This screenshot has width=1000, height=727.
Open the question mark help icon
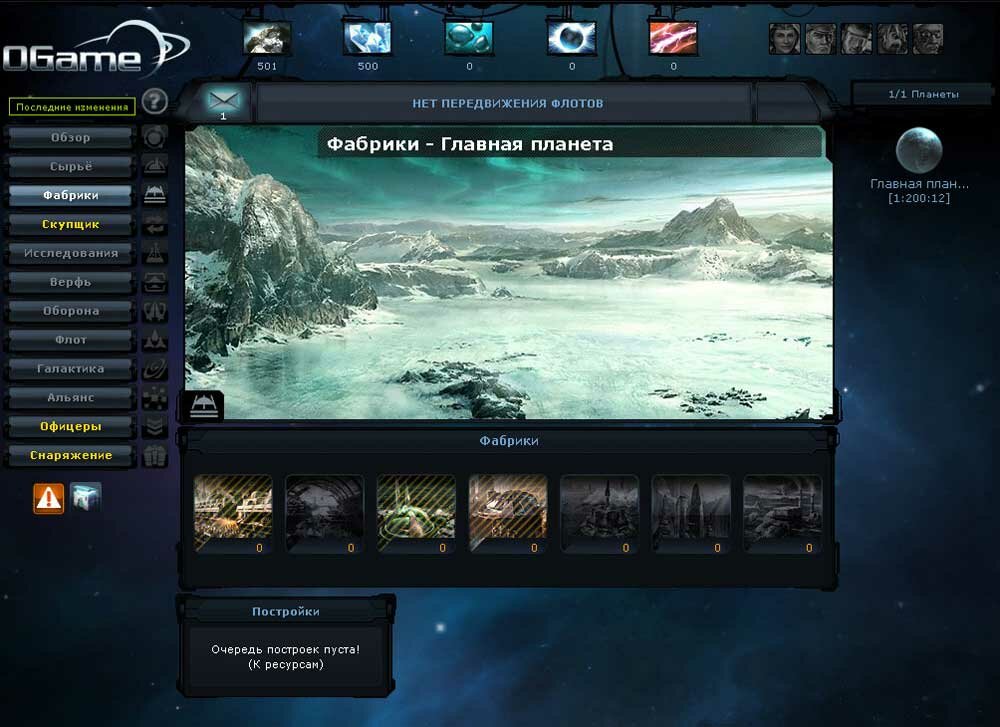[153, 101]
